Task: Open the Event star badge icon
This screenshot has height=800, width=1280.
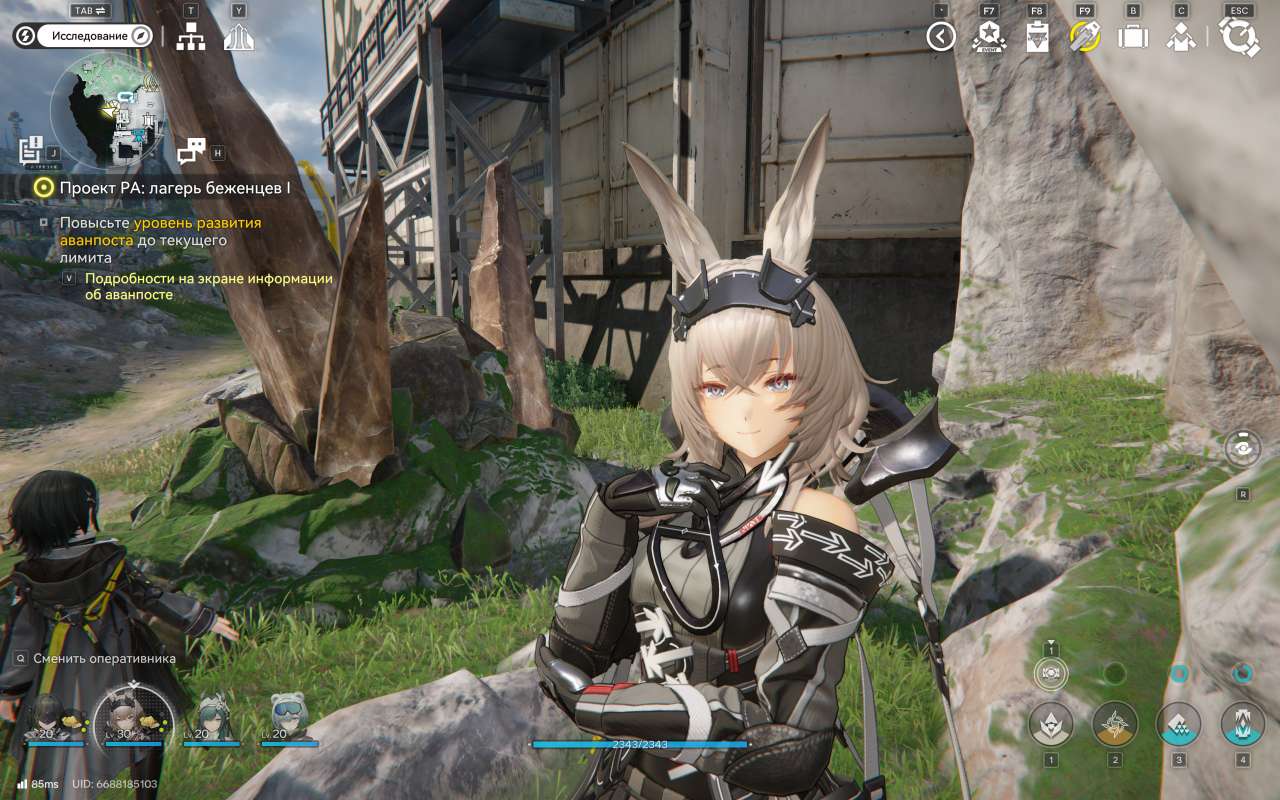Action: (988, 37)
